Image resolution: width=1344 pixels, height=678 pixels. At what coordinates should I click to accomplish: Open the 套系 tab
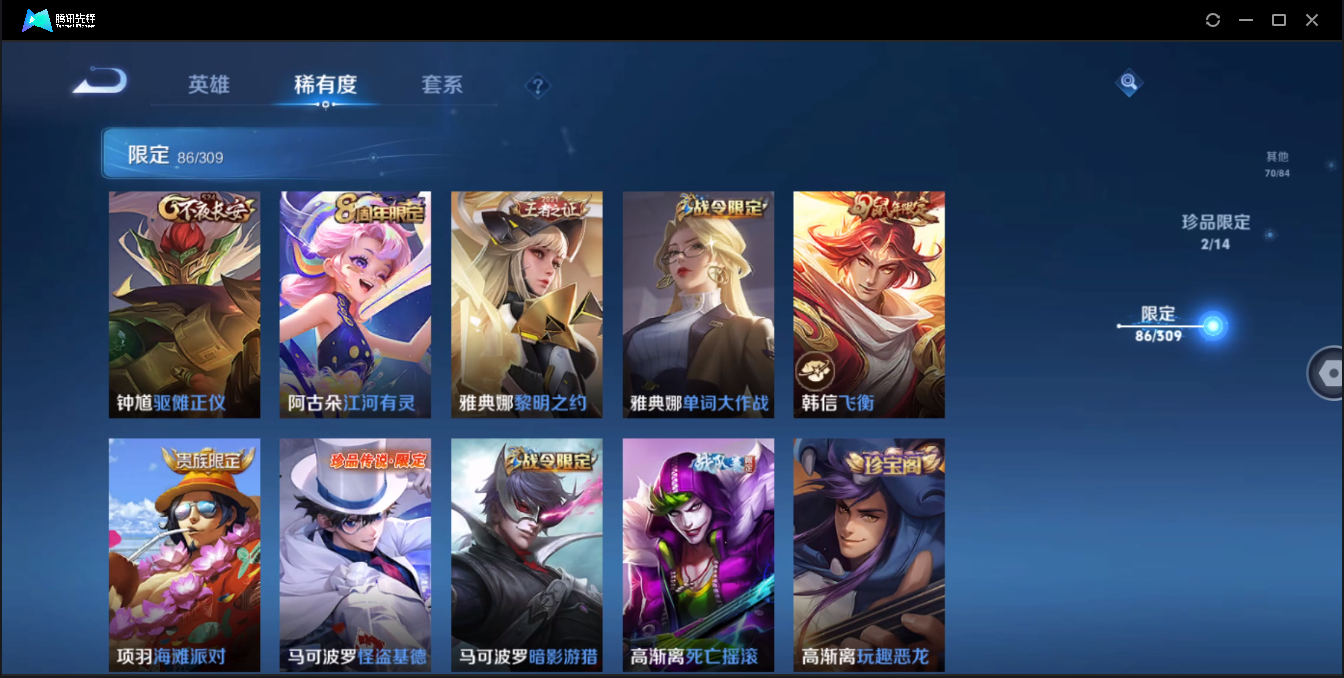coord(442,85)
